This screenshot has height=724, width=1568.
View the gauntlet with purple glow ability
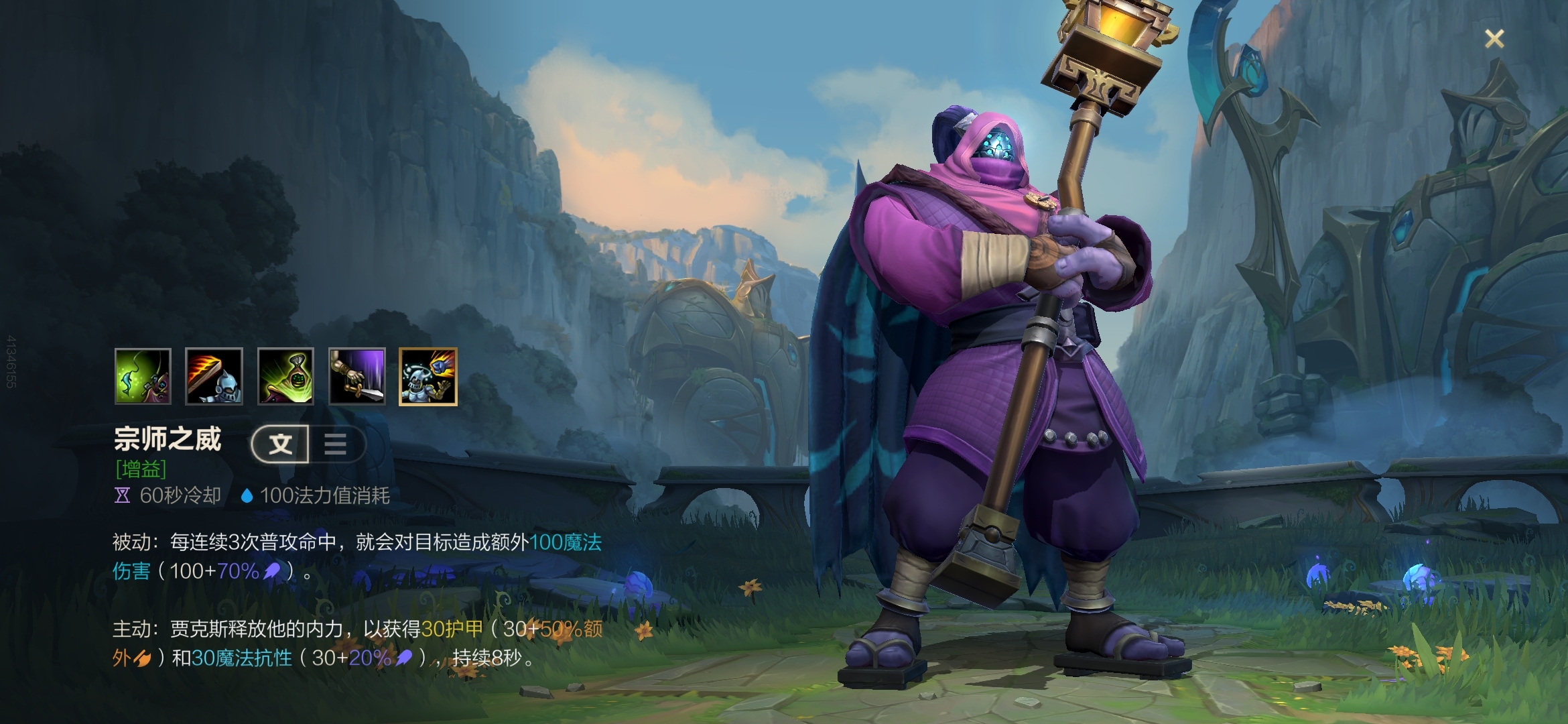coord(357,376)
